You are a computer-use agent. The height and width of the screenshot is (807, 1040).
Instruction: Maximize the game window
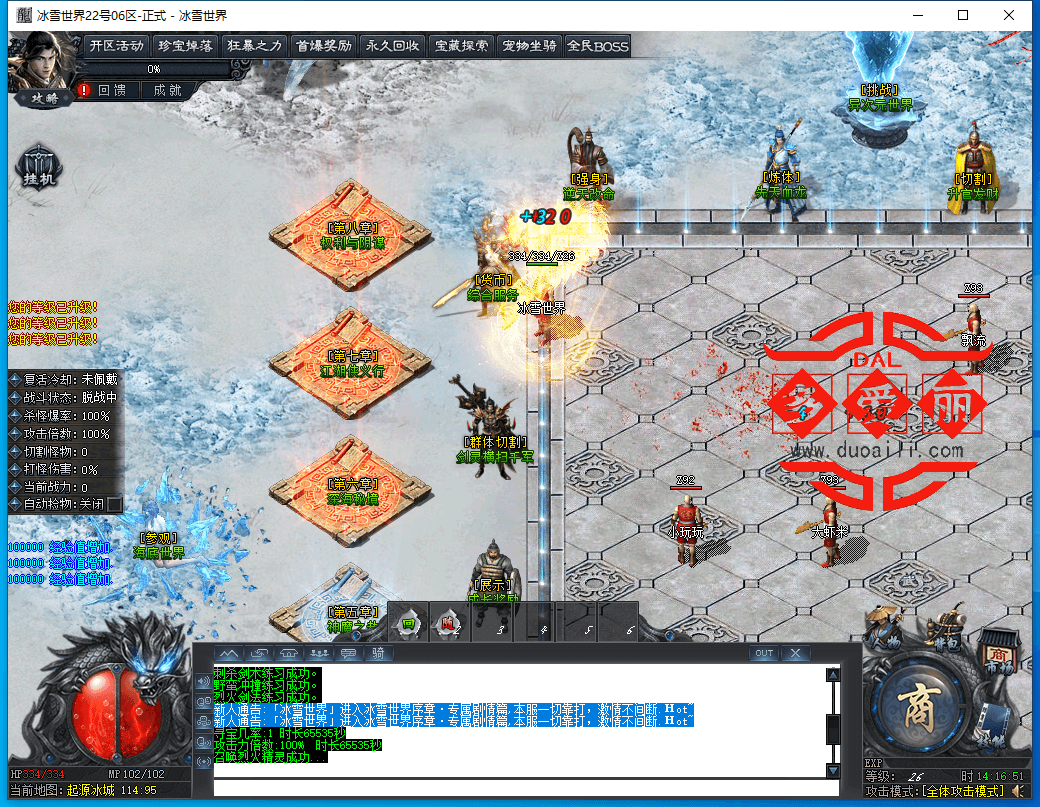pos(963,15)
